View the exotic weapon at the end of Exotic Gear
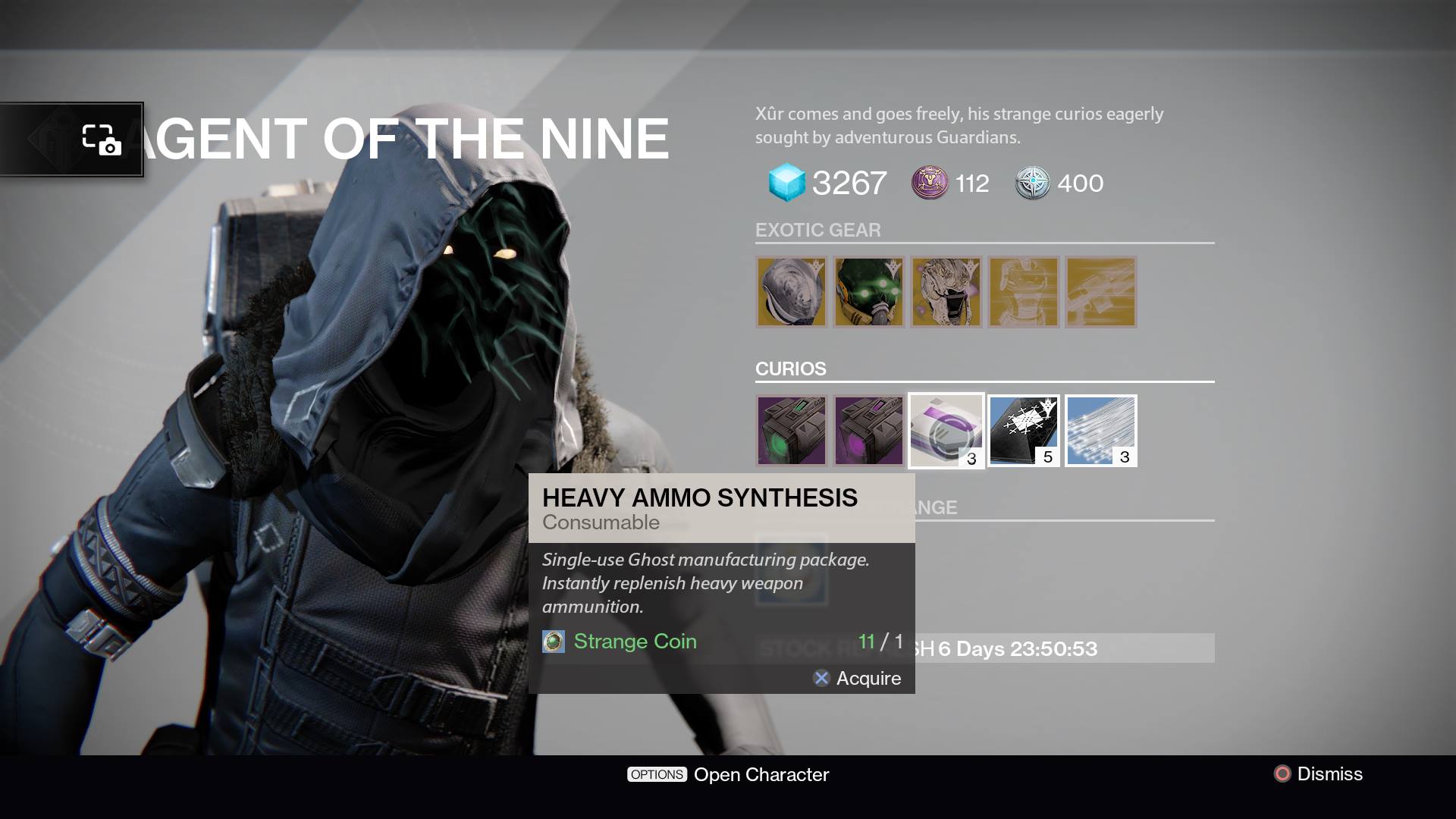The height and width of the screenshot is (819, 1456). pyautogui.click(x=1100, y=292)
